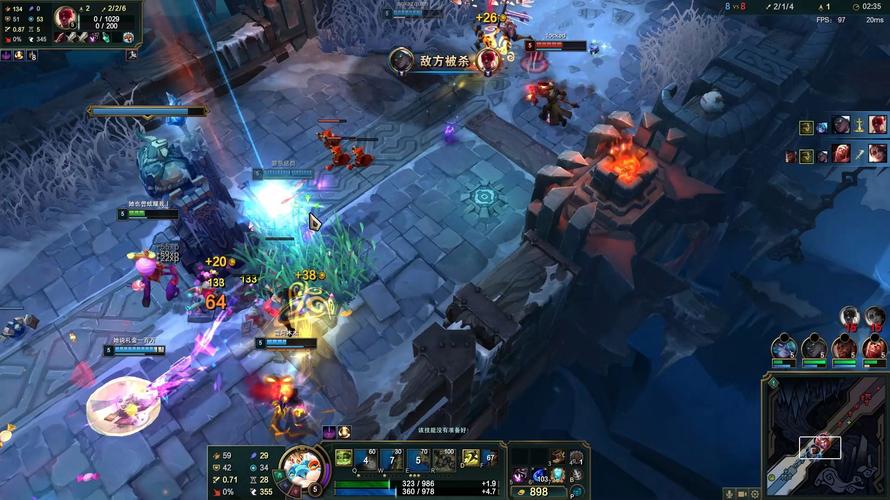Viewport: 890px width, 500px height.
Task: Use the yellow running-figure summoner spell
Action: [x=469, y=458]
